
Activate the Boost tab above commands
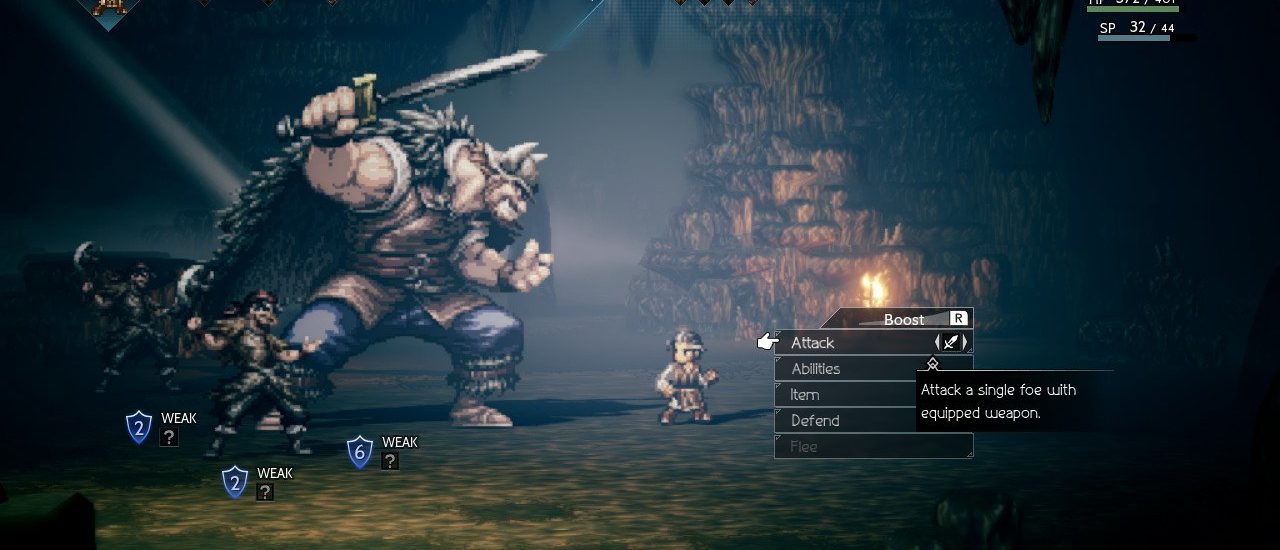coord(904,319)
